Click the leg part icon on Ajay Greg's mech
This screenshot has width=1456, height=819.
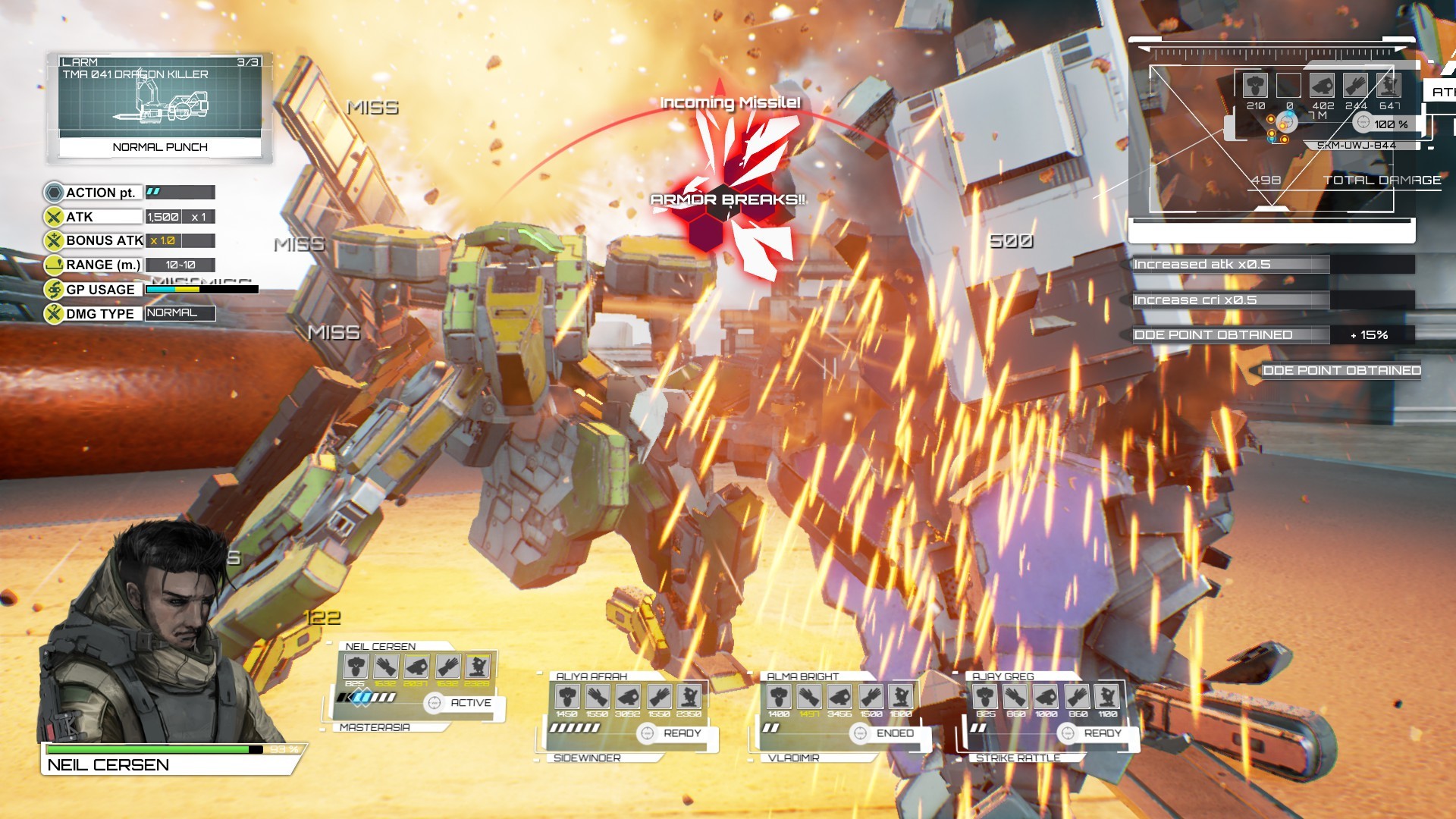(1109, 695)
